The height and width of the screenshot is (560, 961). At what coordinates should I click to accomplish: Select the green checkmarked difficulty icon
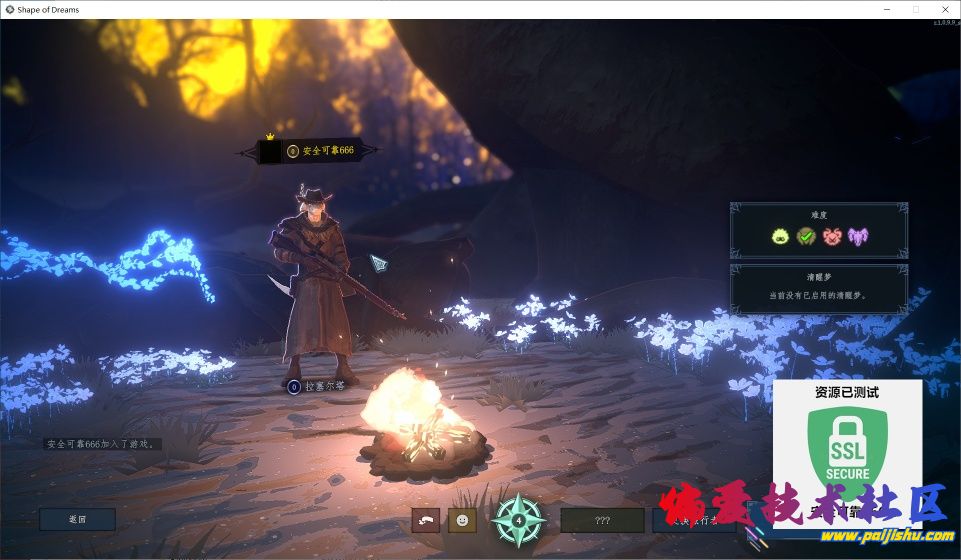point(806,236)
